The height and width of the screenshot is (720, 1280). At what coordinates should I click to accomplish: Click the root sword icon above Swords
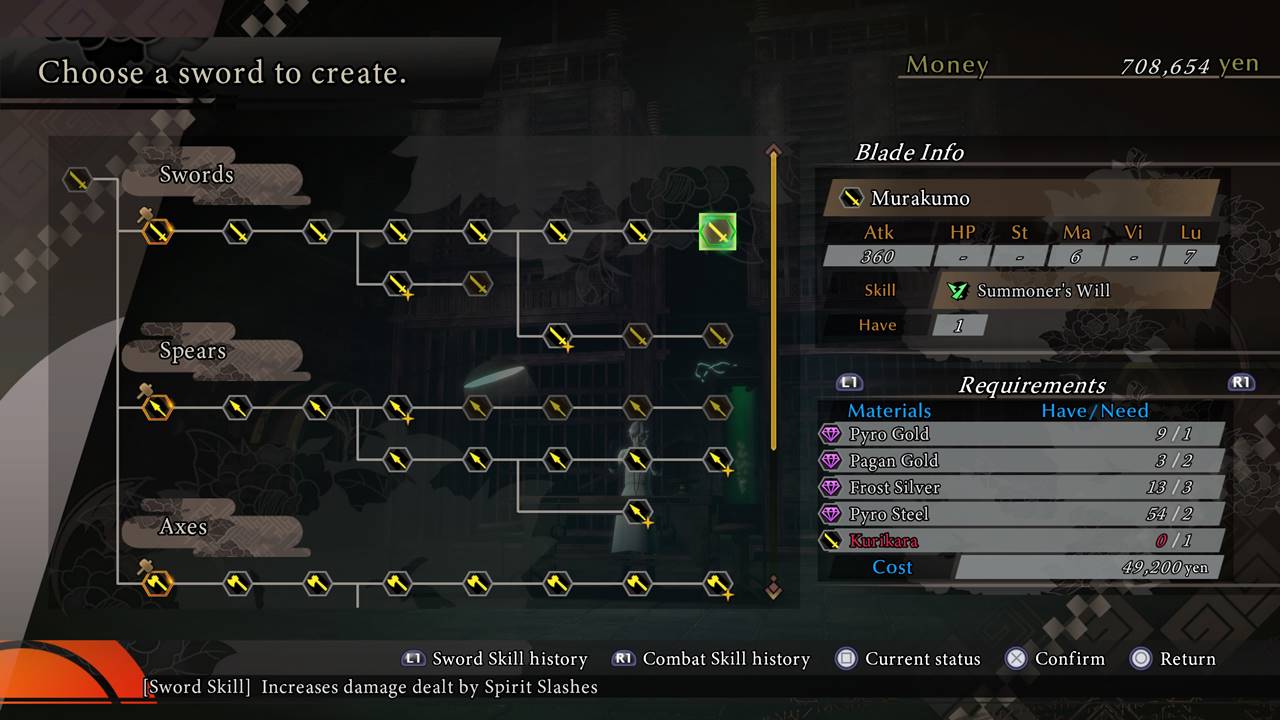pos(77,180)
